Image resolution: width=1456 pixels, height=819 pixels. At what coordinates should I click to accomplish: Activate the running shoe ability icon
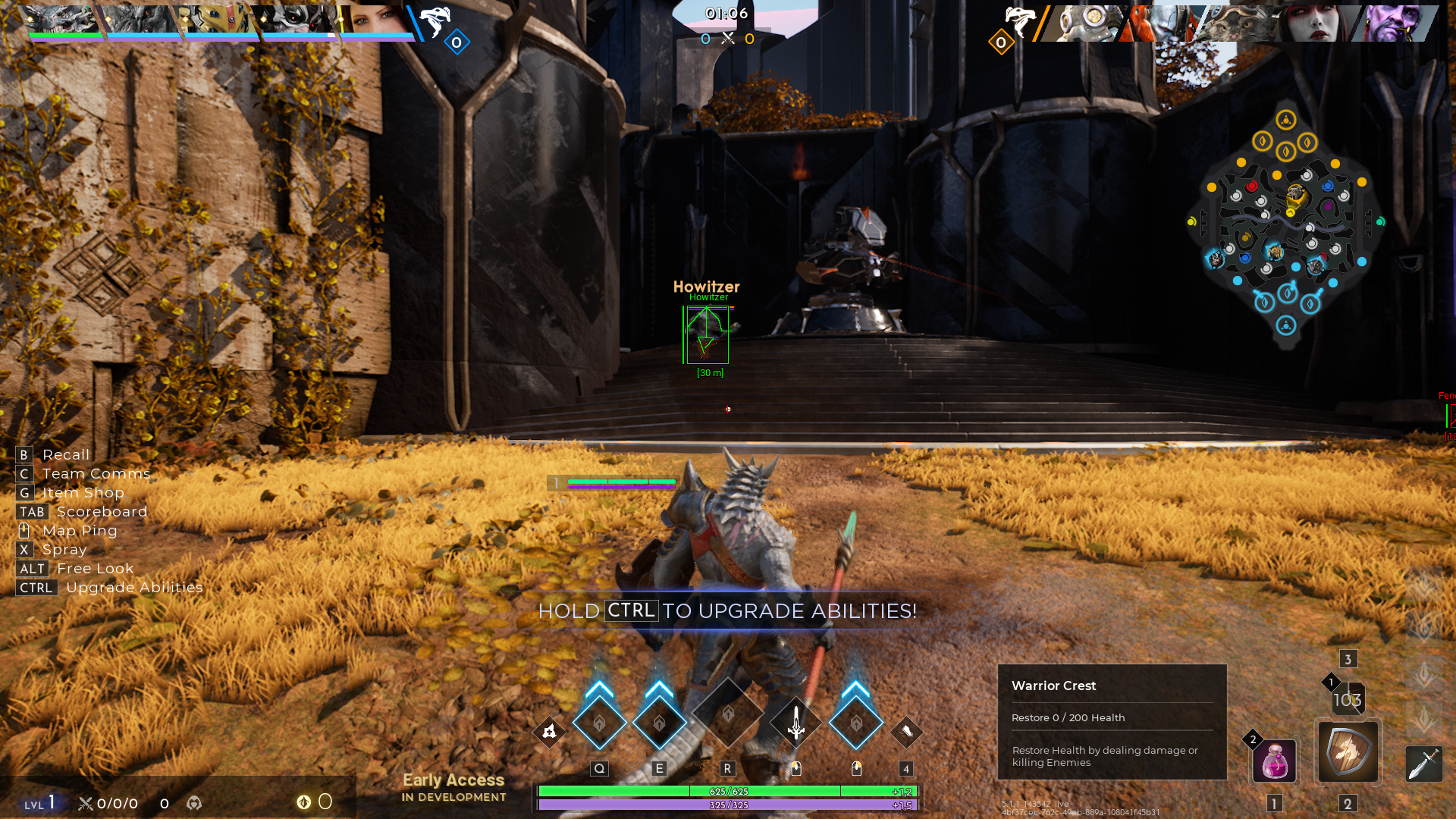point(906,732)
